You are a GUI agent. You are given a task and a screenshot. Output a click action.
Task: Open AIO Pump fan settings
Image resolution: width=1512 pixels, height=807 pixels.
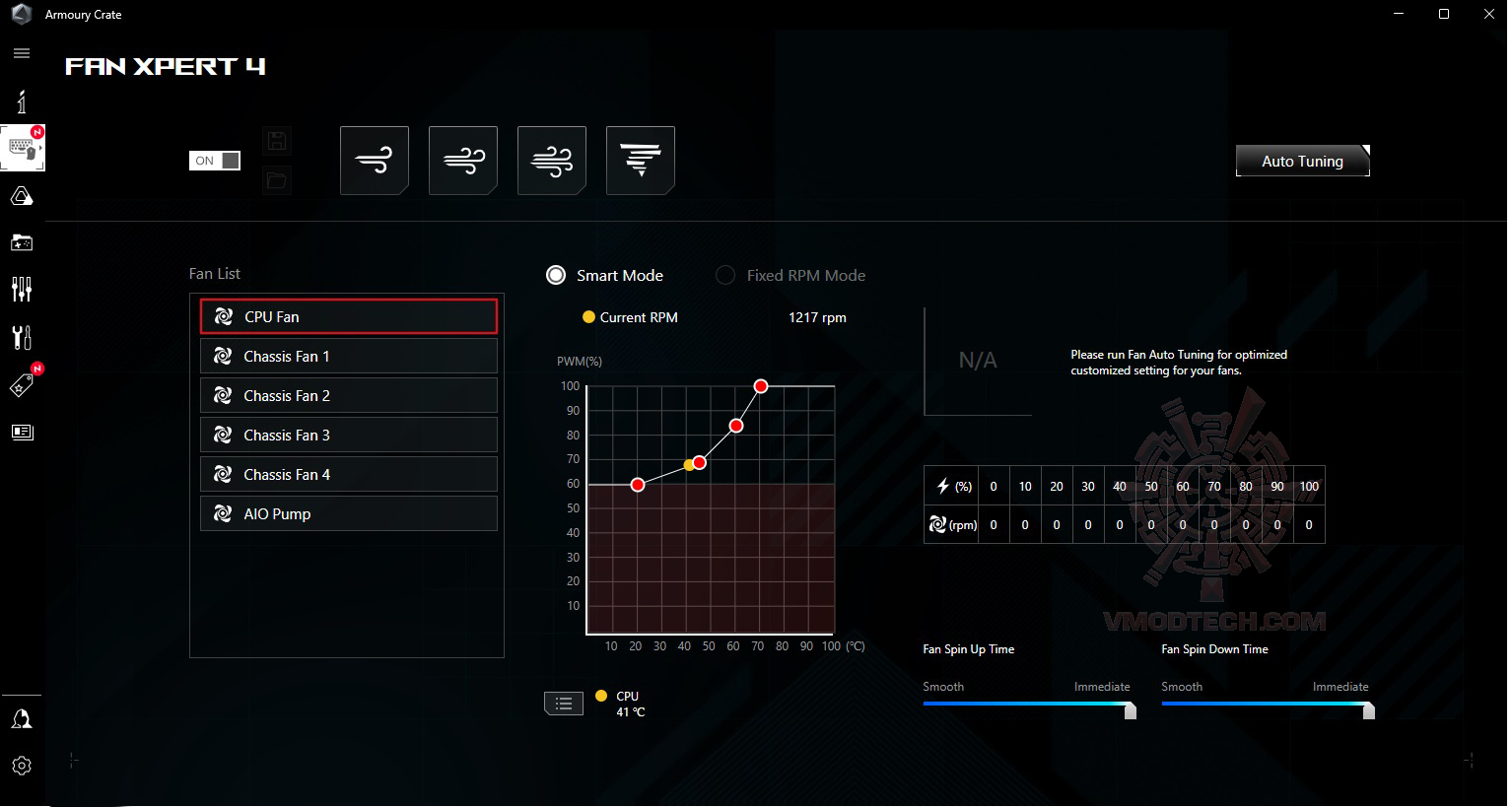(348, 513)
